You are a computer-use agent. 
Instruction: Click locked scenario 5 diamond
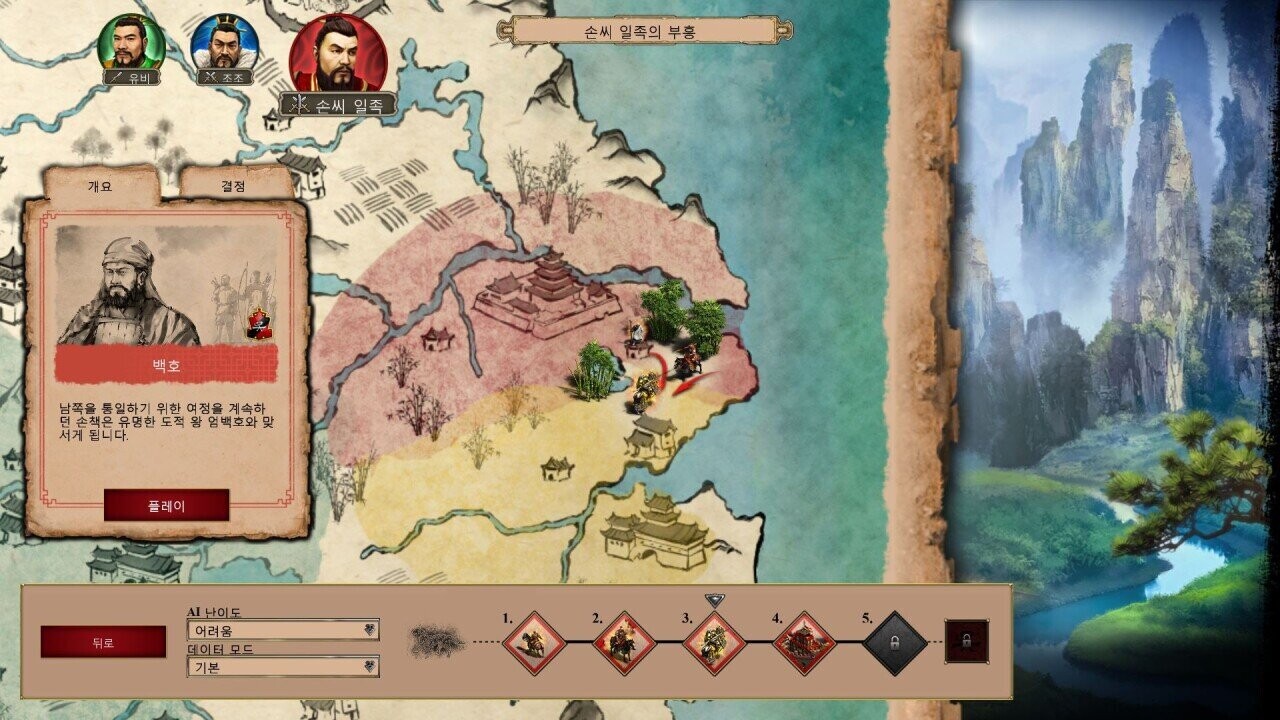(x=894, y=643)
